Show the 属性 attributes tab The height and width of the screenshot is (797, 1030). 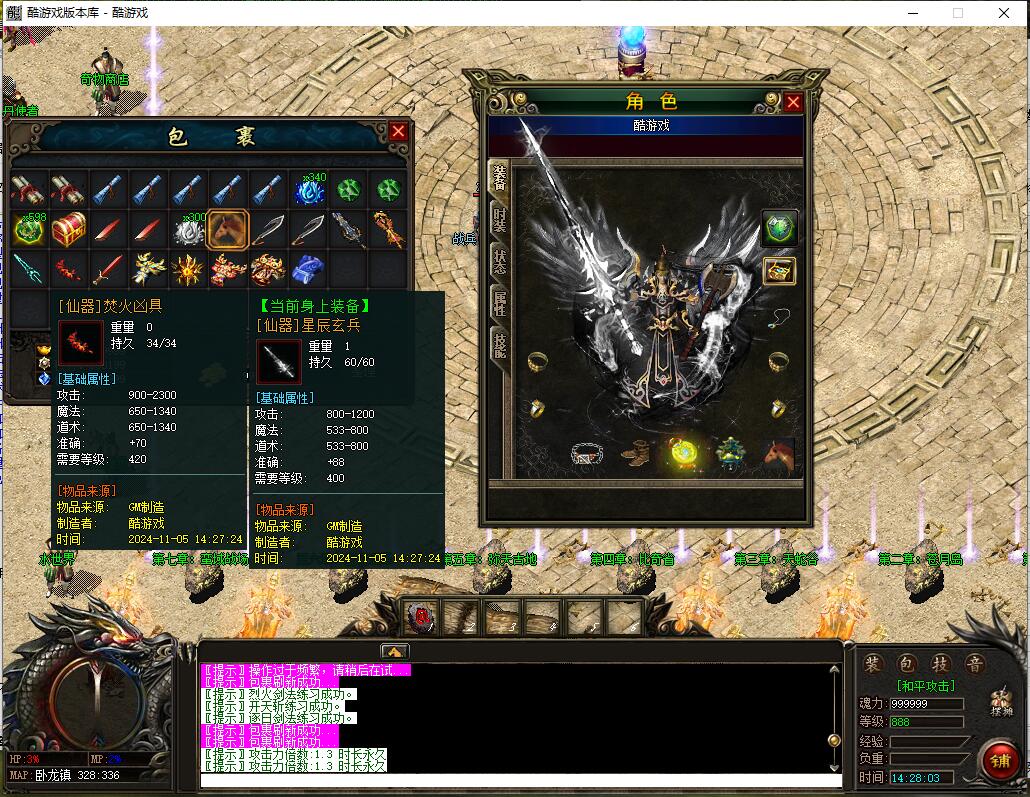499,302
